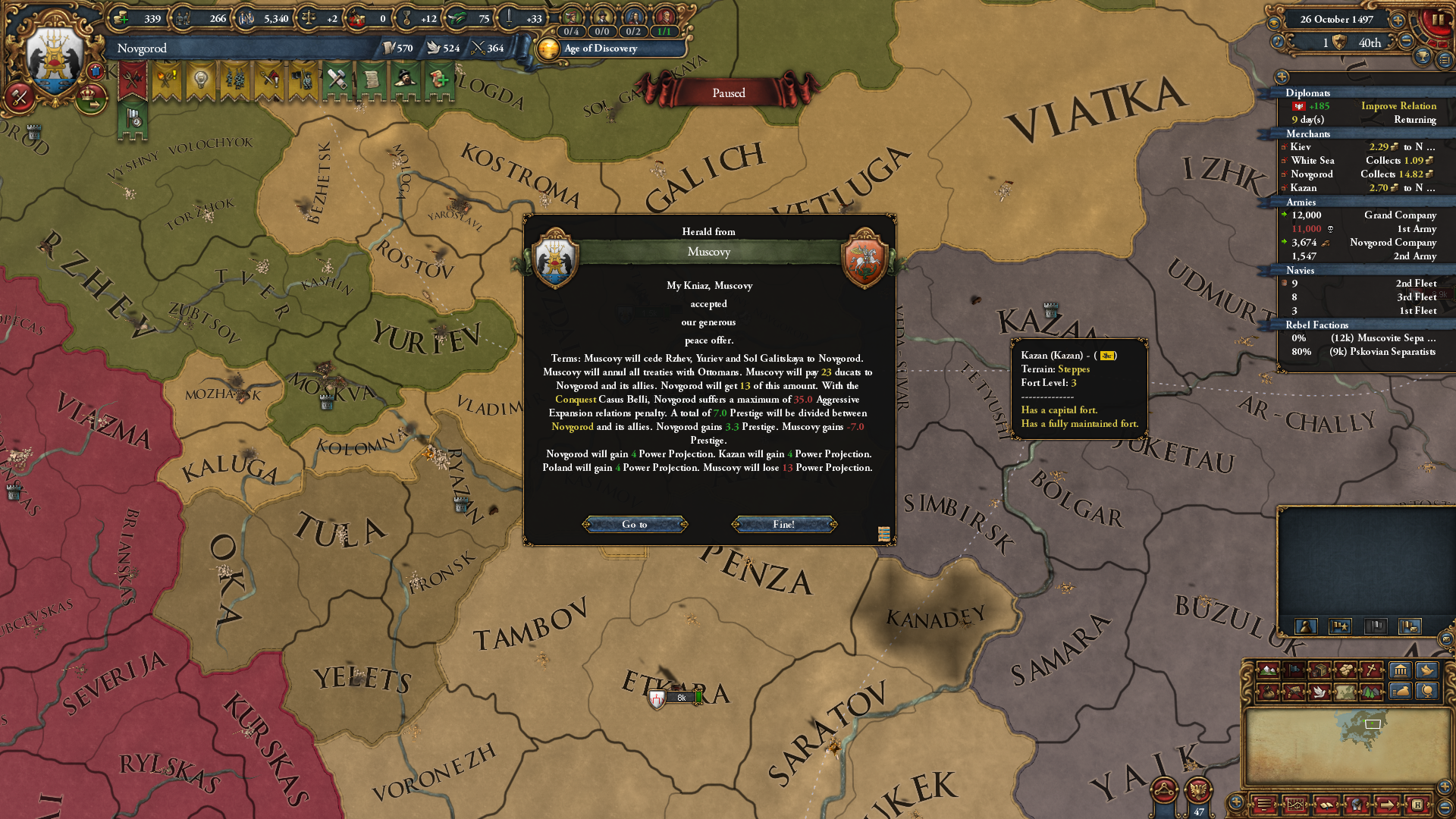Dismiss the herald with the Fine! button
Image resolution: width=1456 pixels, height=819 pixels.
click(x=784, y=524)
